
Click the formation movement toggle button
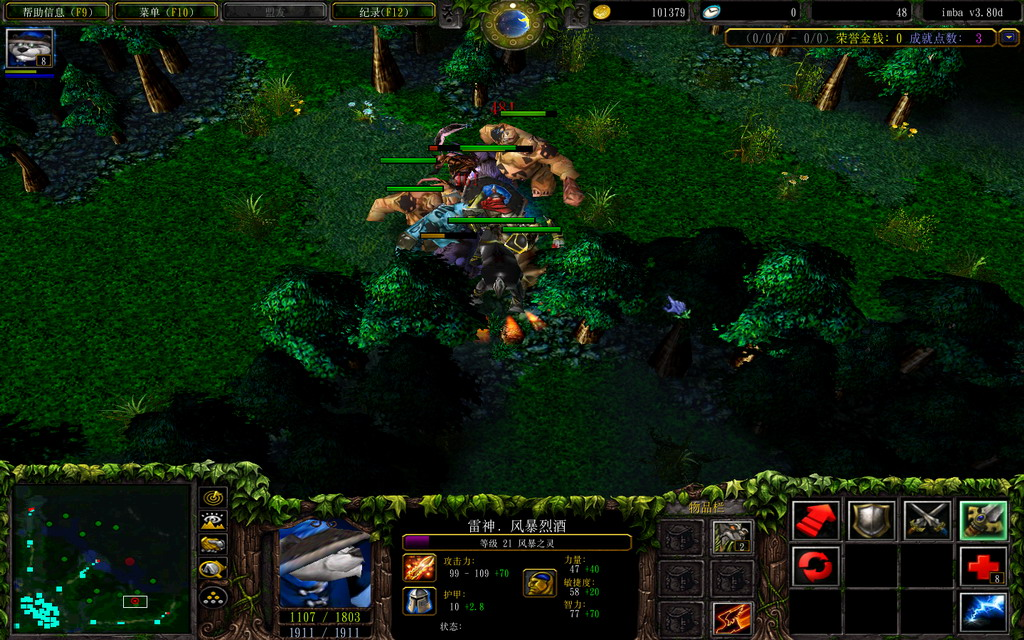[213, 596]
